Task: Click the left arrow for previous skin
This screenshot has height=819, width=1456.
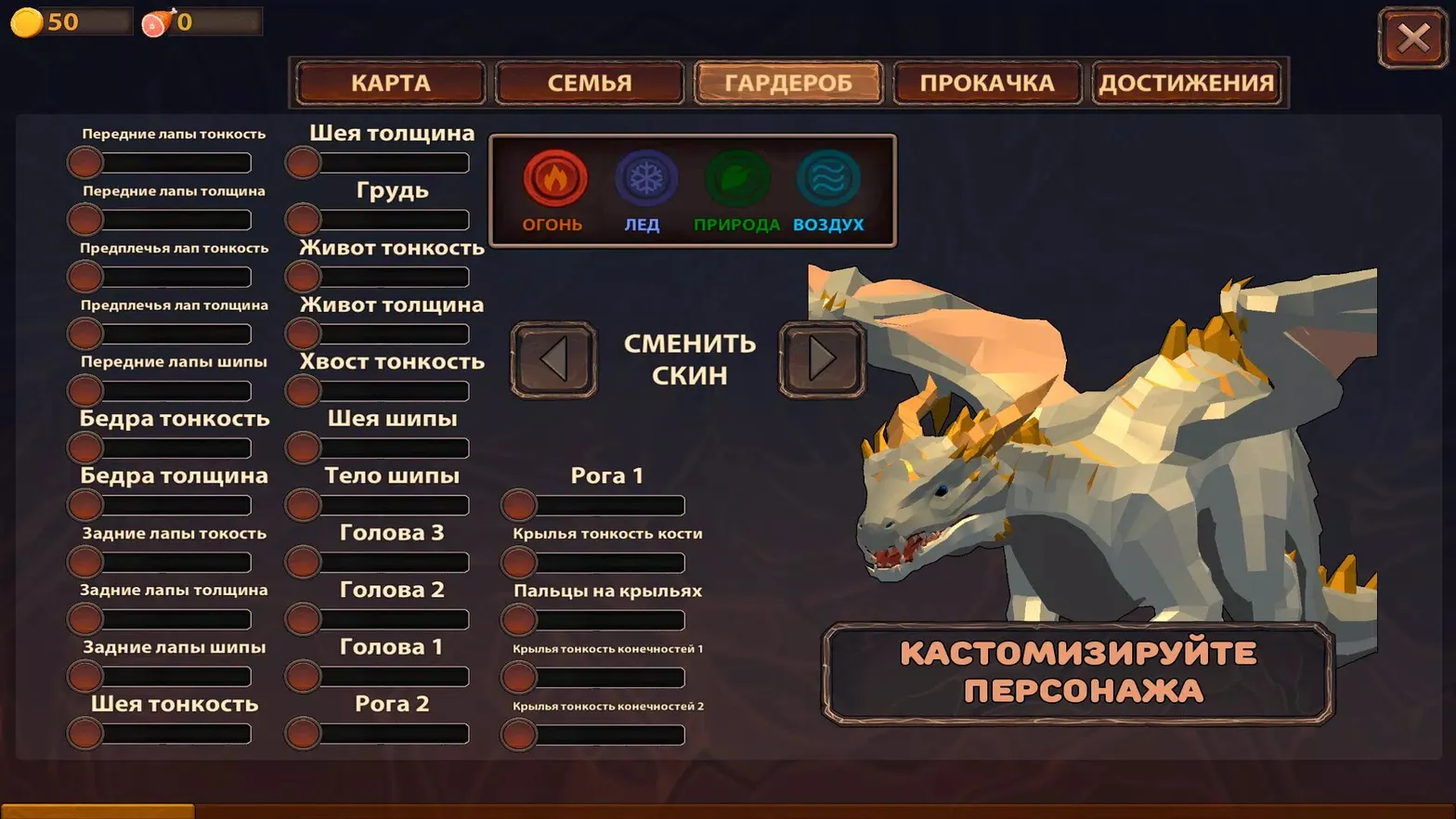Action: pyautogui.click(x=552, y=359)
